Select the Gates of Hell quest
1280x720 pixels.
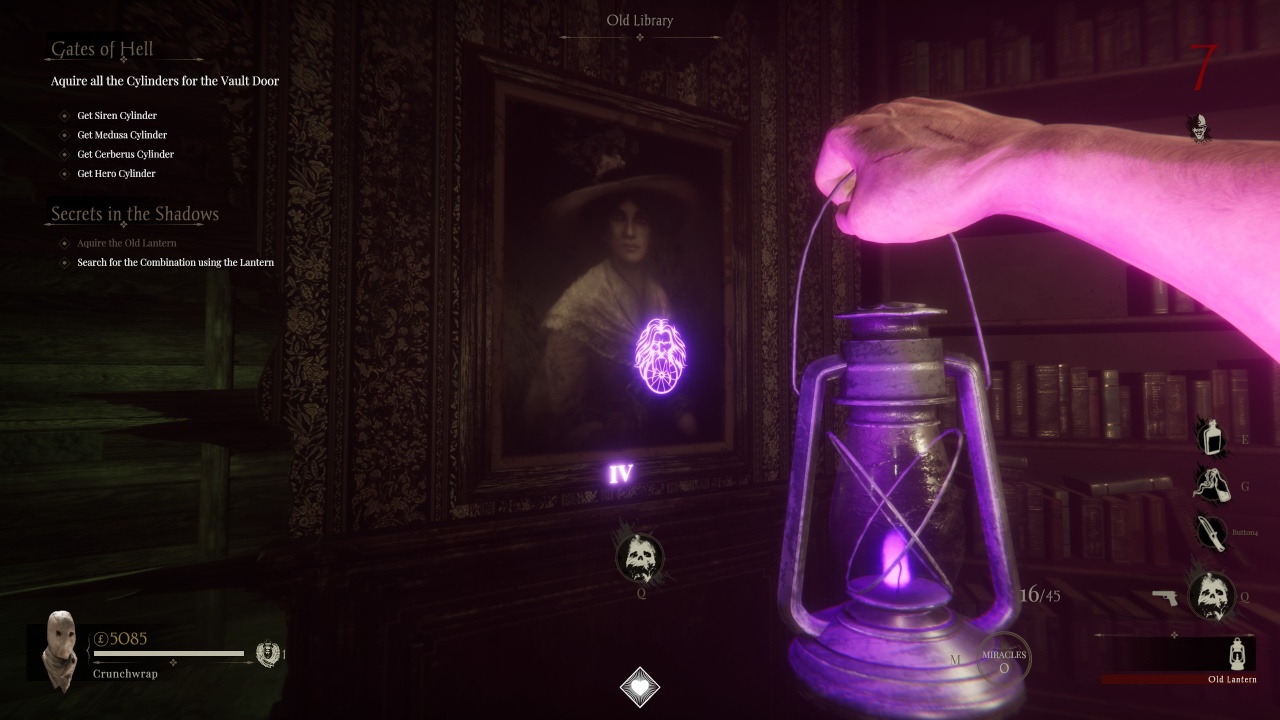pos(102,49)
